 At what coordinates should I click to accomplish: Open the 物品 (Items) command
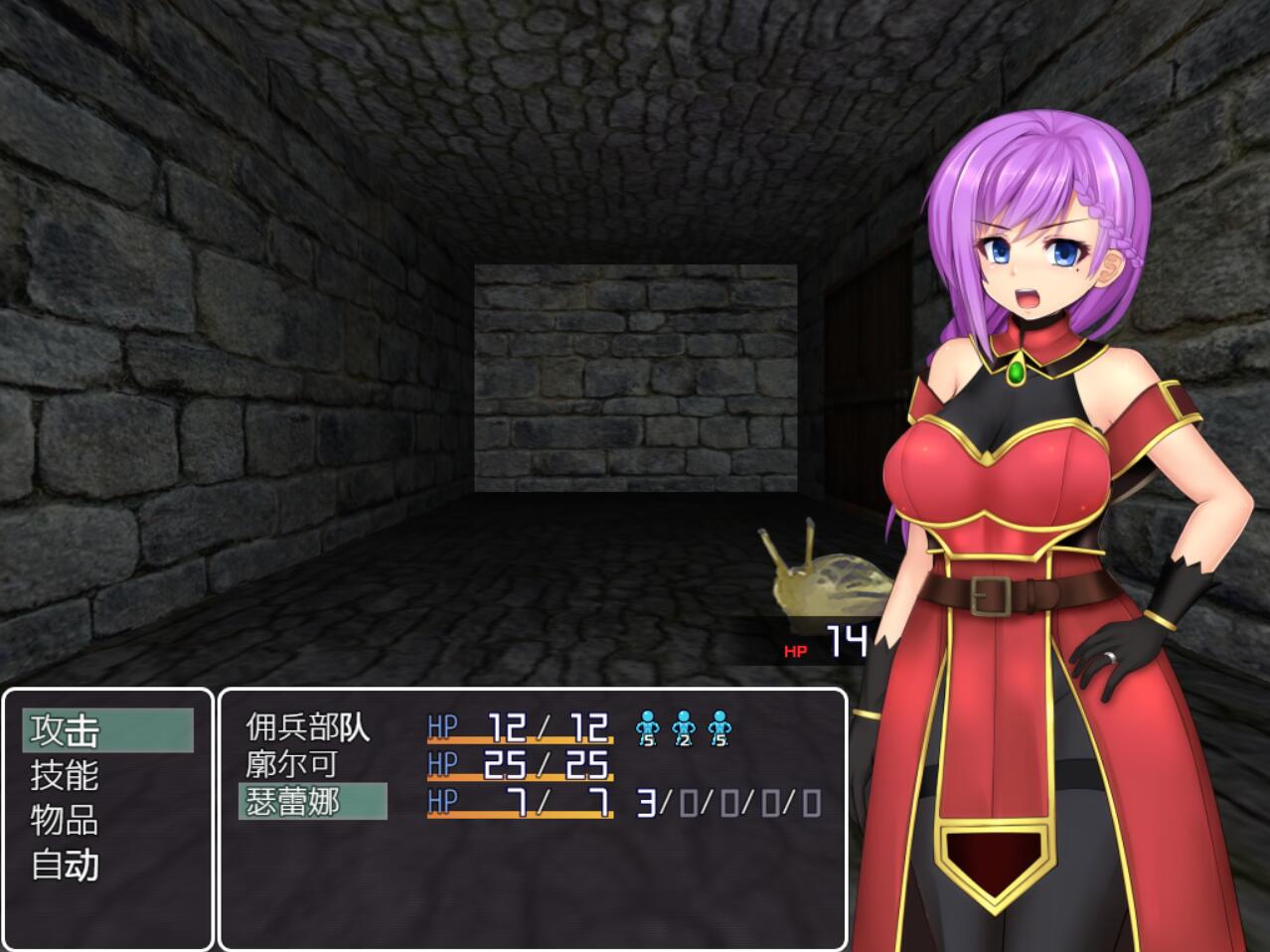tap(66, 820)
